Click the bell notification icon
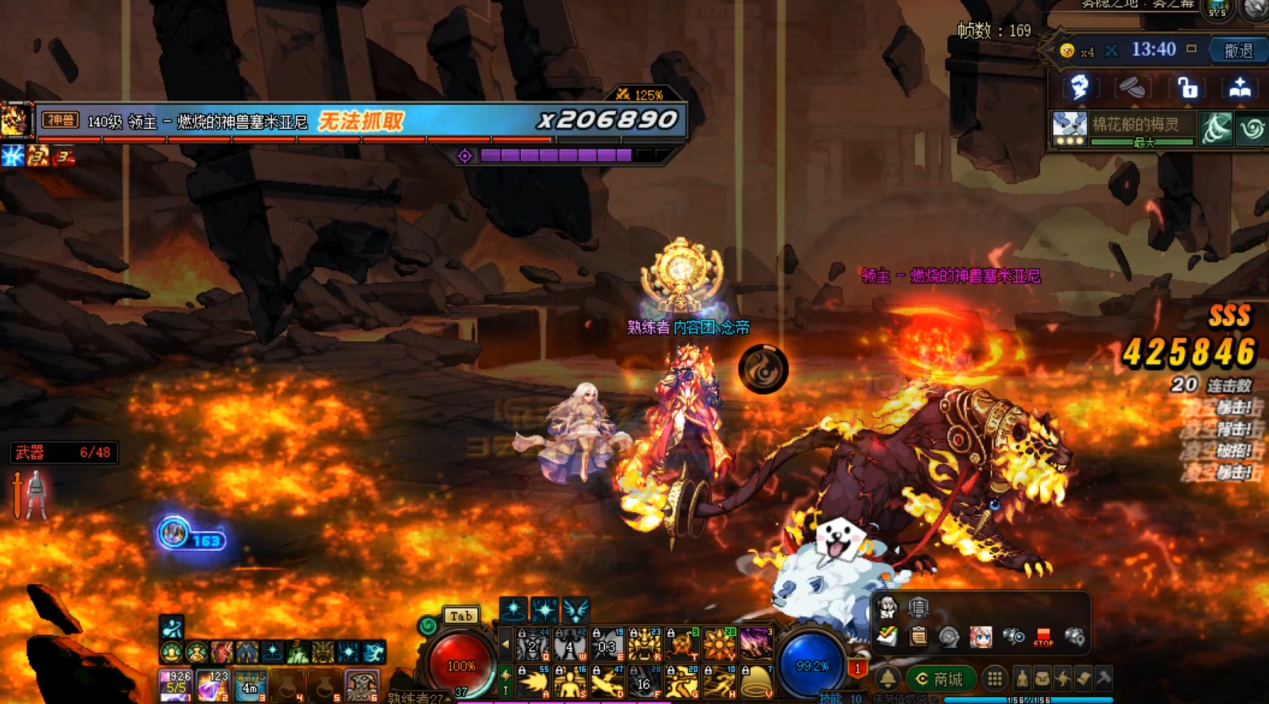The width and height of the screenshot is (1269, 704). click(x=888, y=679)
